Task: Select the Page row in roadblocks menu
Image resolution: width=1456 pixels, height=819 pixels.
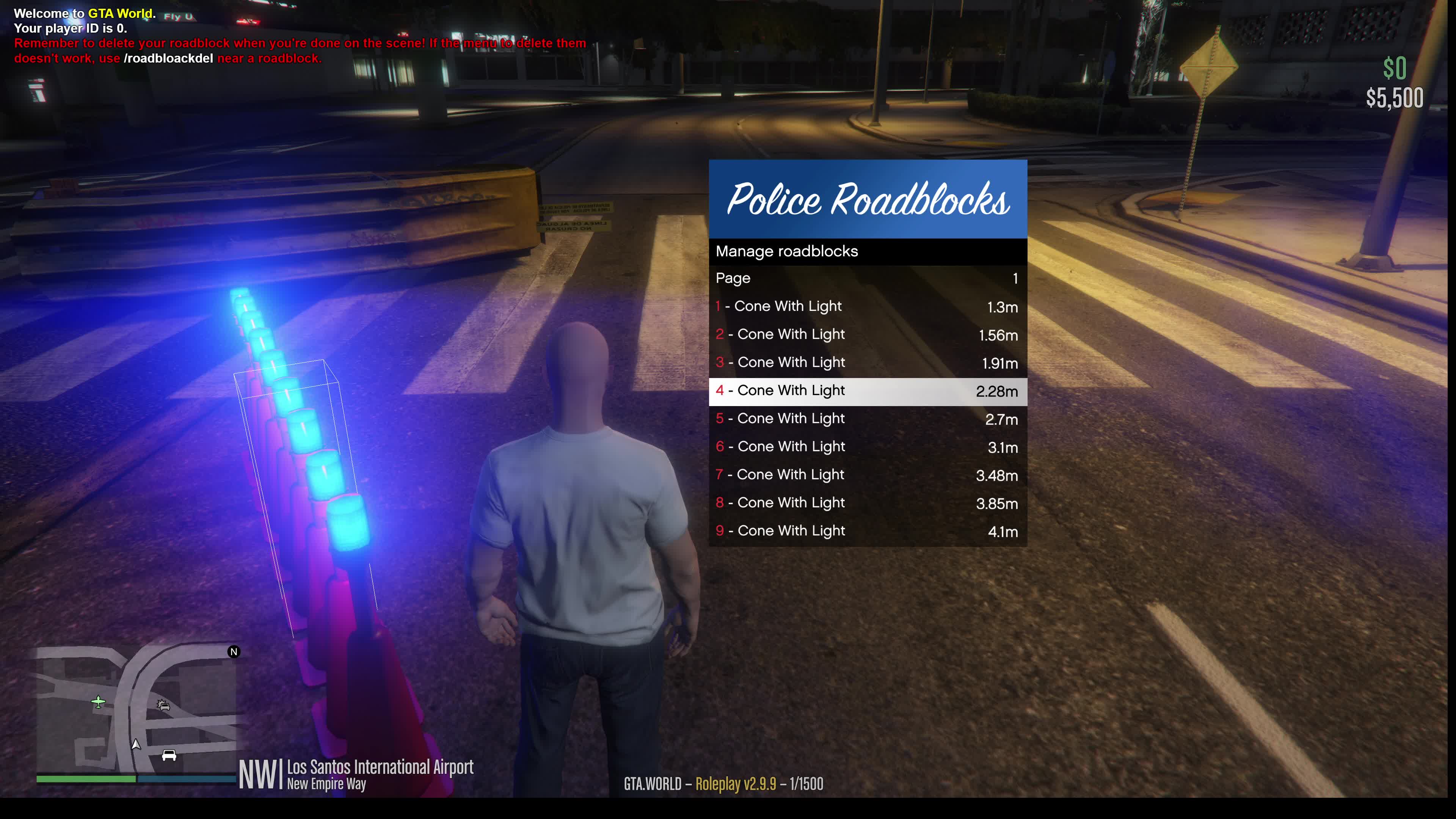Action: coord(867,279)
